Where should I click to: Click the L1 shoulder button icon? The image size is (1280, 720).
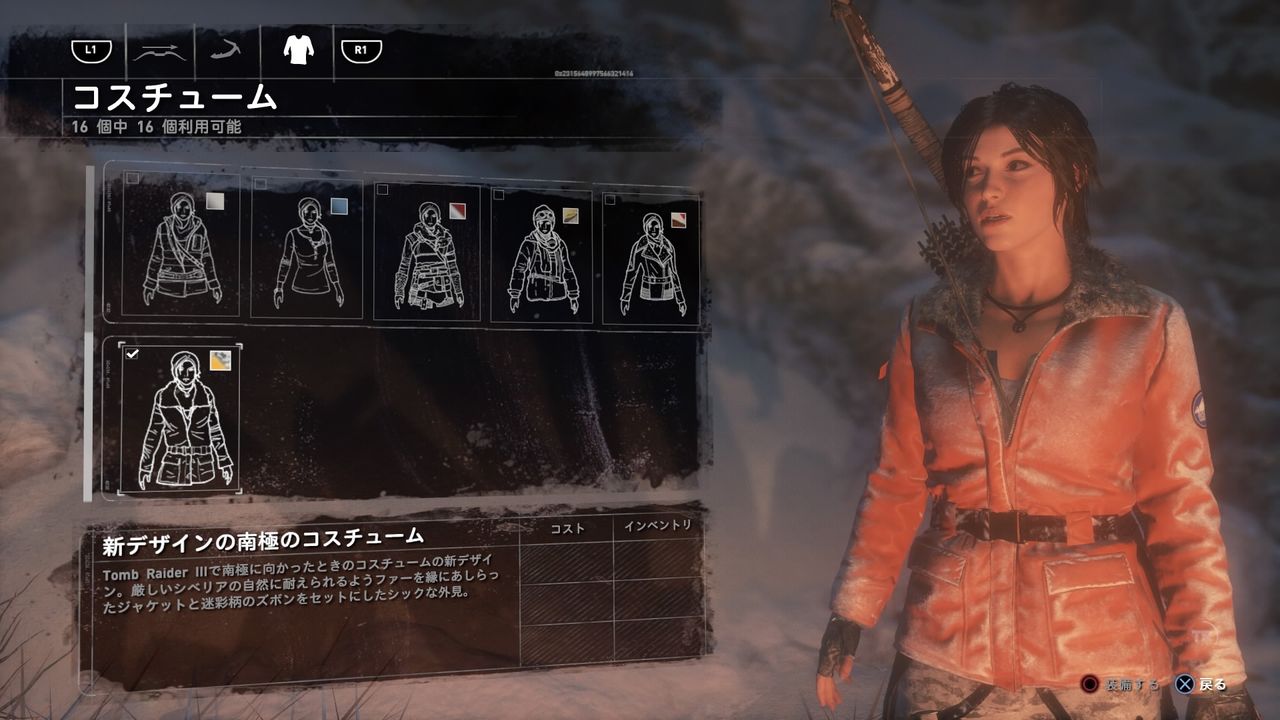click(x=92, y=49)
